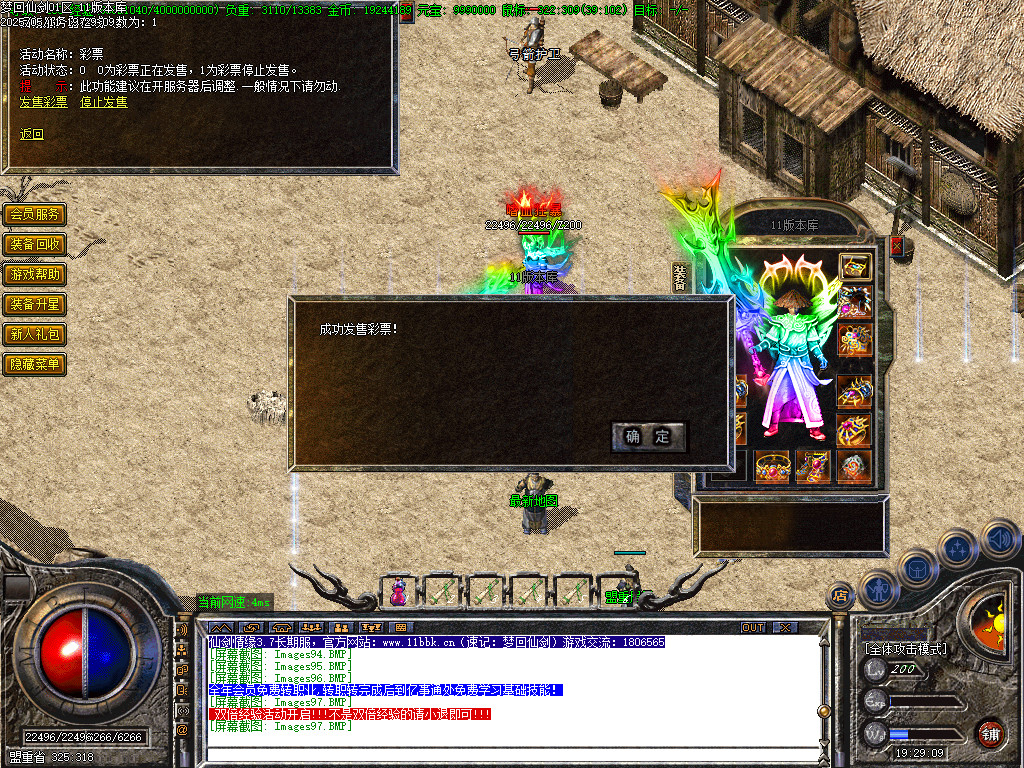Viewport: 1024px width, 768px height.
Task: Claim the 新人礼包 gift pack
Action: [35, 334]
